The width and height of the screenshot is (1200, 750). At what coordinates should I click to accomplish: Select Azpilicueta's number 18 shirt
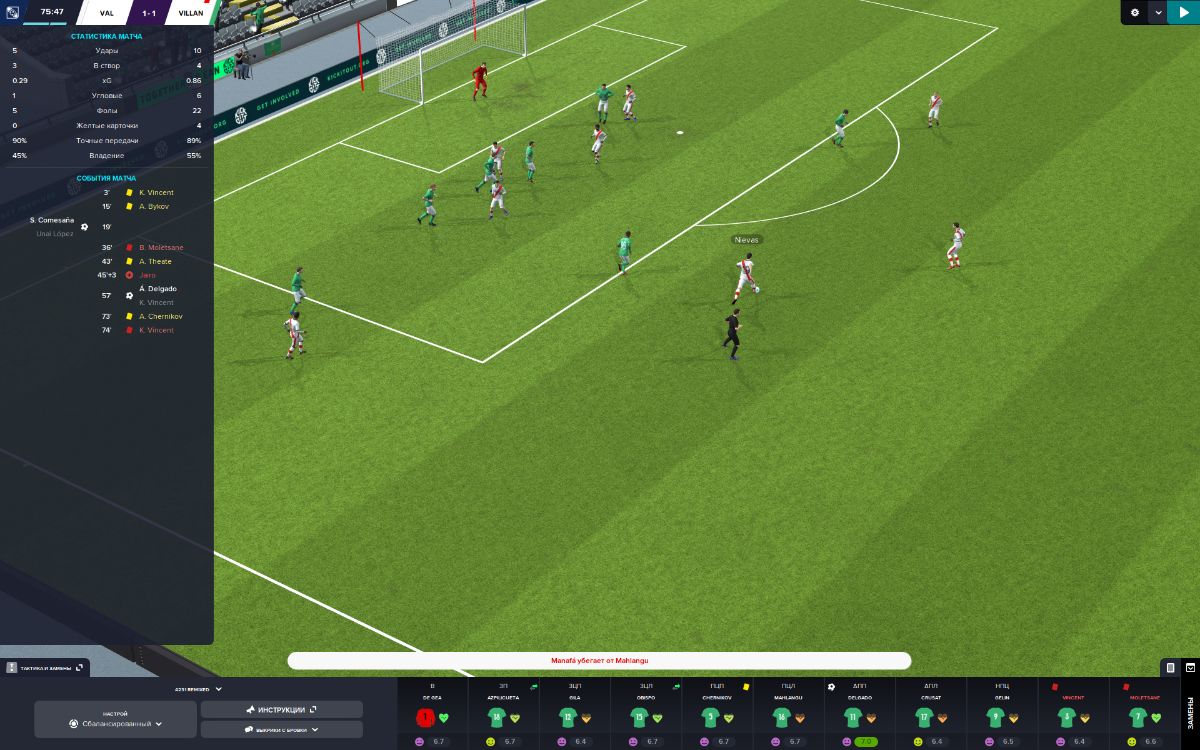click(495, 717)
